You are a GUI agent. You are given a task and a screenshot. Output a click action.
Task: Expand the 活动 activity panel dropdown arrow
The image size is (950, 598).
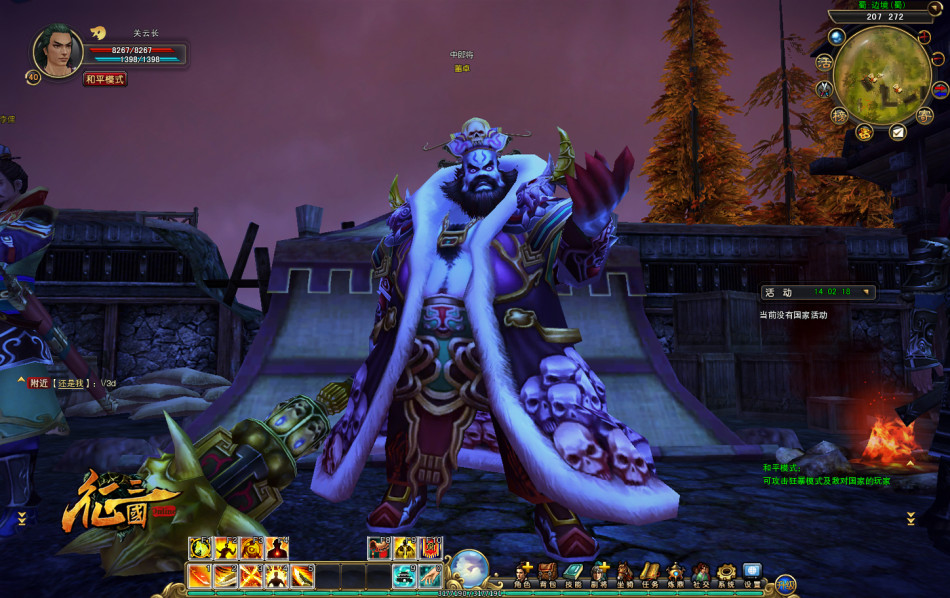click(x=866, y=292)
